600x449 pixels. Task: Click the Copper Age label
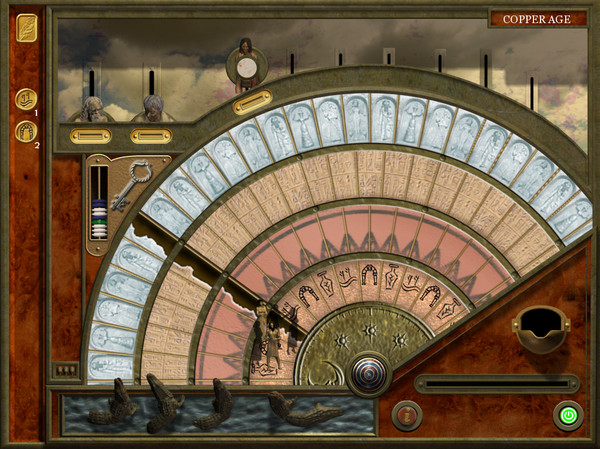(x=537, y=18)
